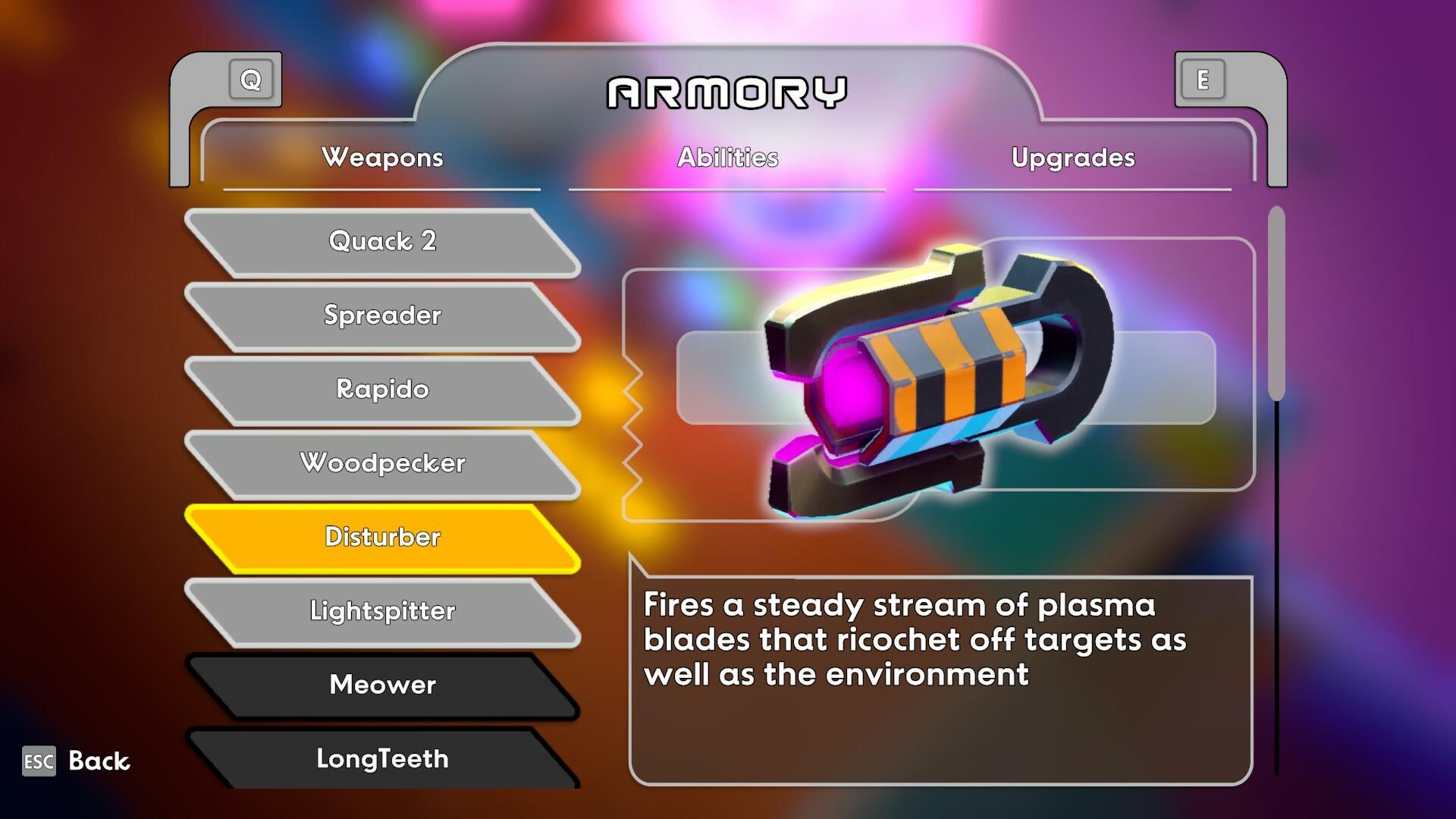
Task: Click Back to exit the Armory
Action: [97, 760]
